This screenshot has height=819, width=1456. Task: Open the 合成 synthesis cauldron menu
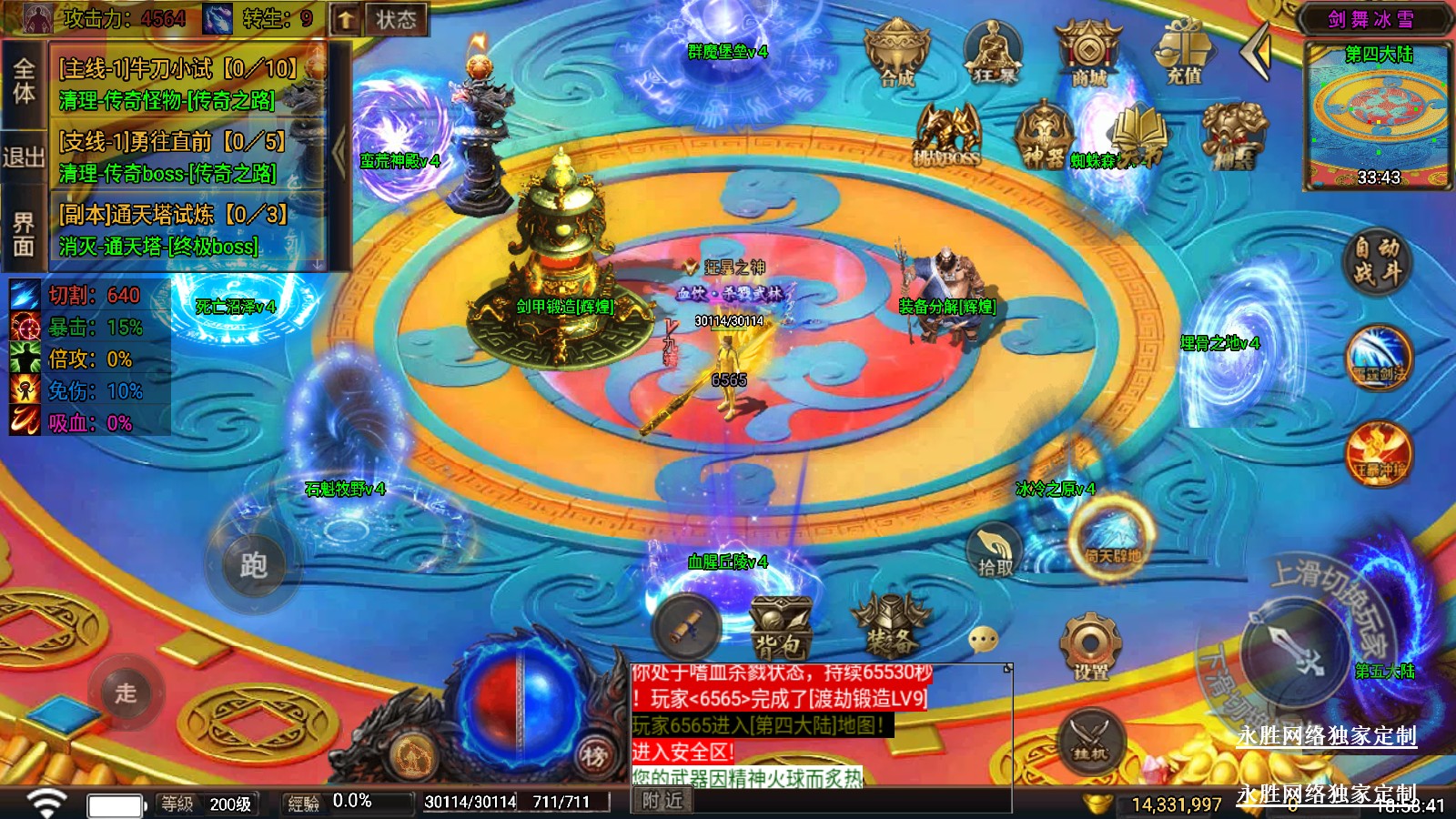coord(897,53)
